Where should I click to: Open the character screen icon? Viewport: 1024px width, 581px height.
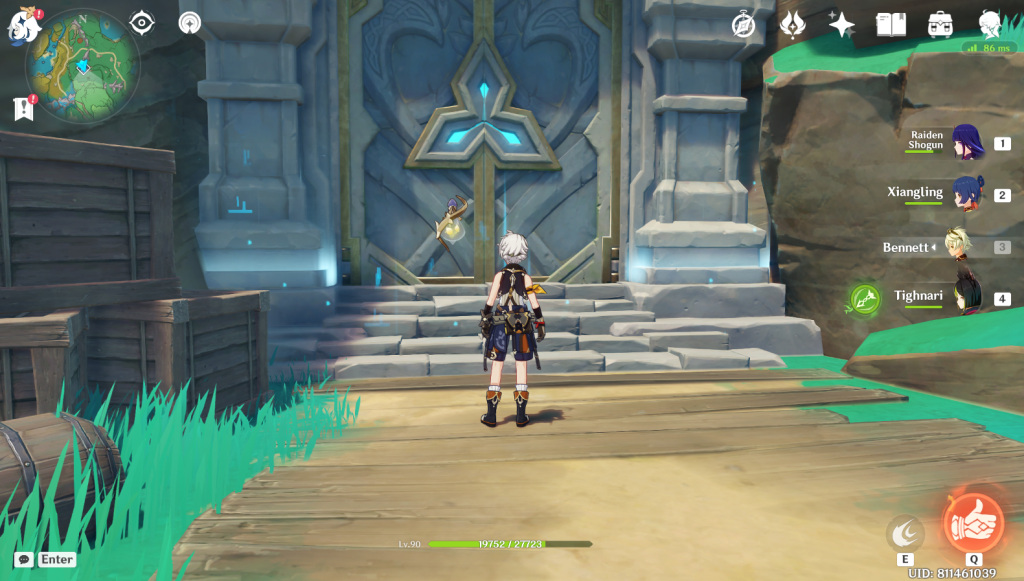tap(988, 23)
